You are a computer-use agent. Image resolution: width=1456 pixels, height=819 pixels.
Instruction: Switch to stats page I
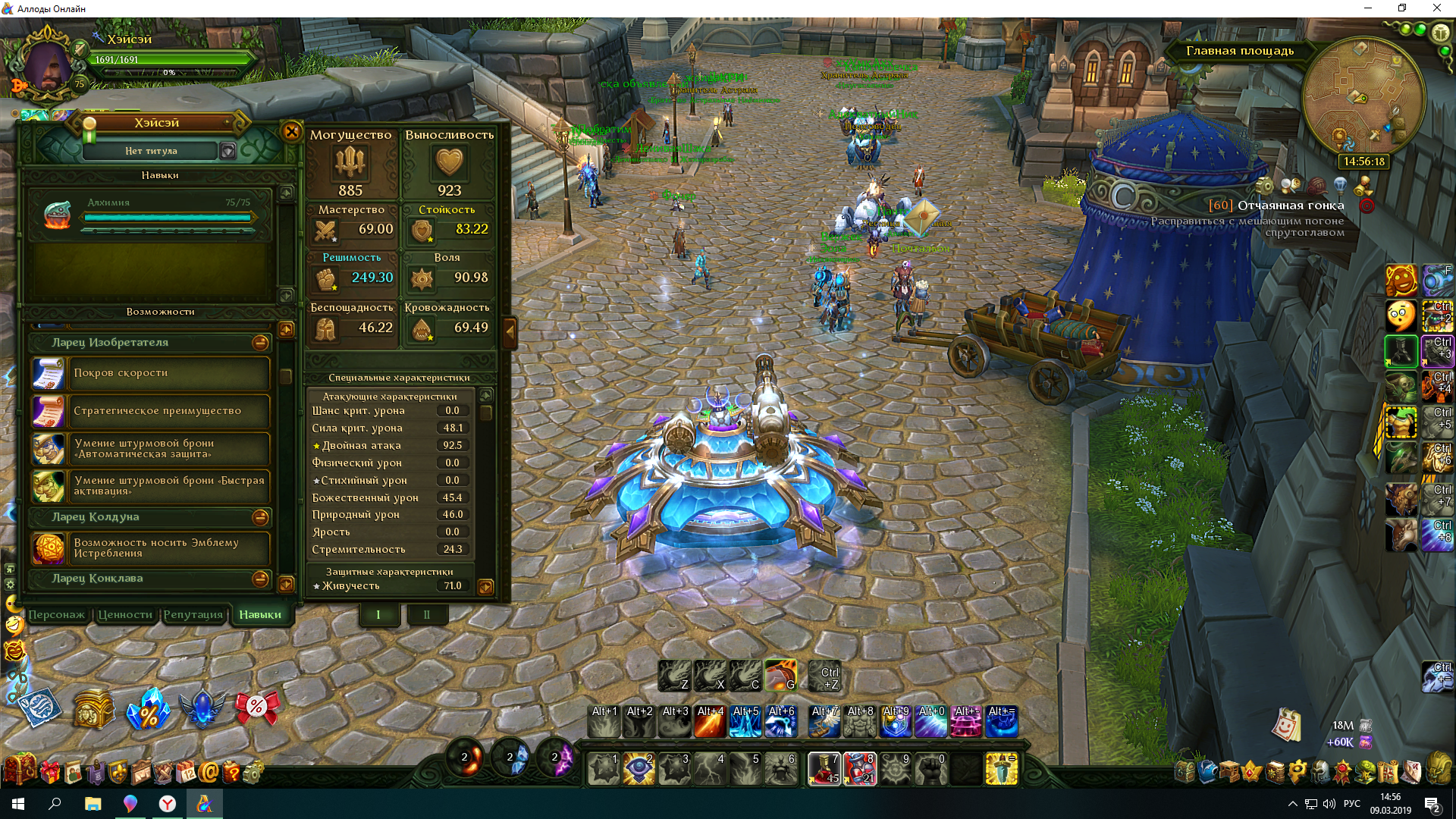tap(378, 614)
